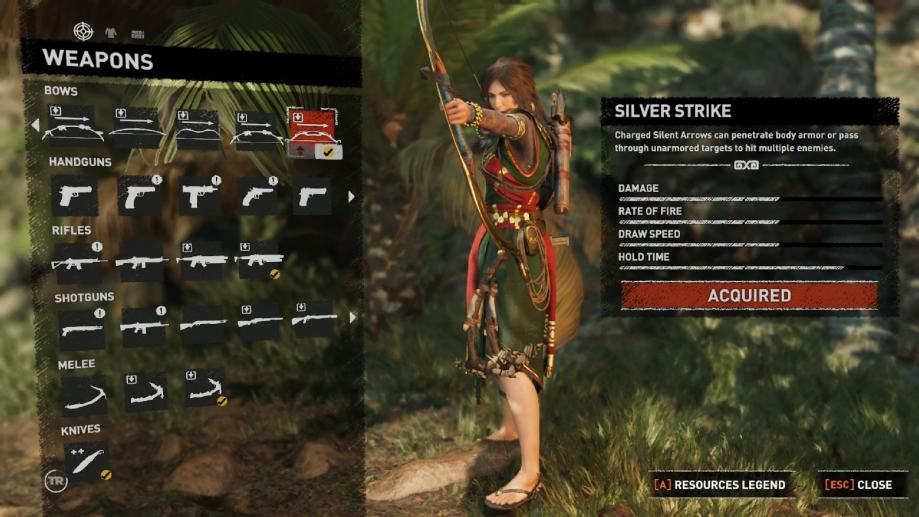Show more handguns with the right arrow
The height and width of the screenshot is (517, 919).
351,197
